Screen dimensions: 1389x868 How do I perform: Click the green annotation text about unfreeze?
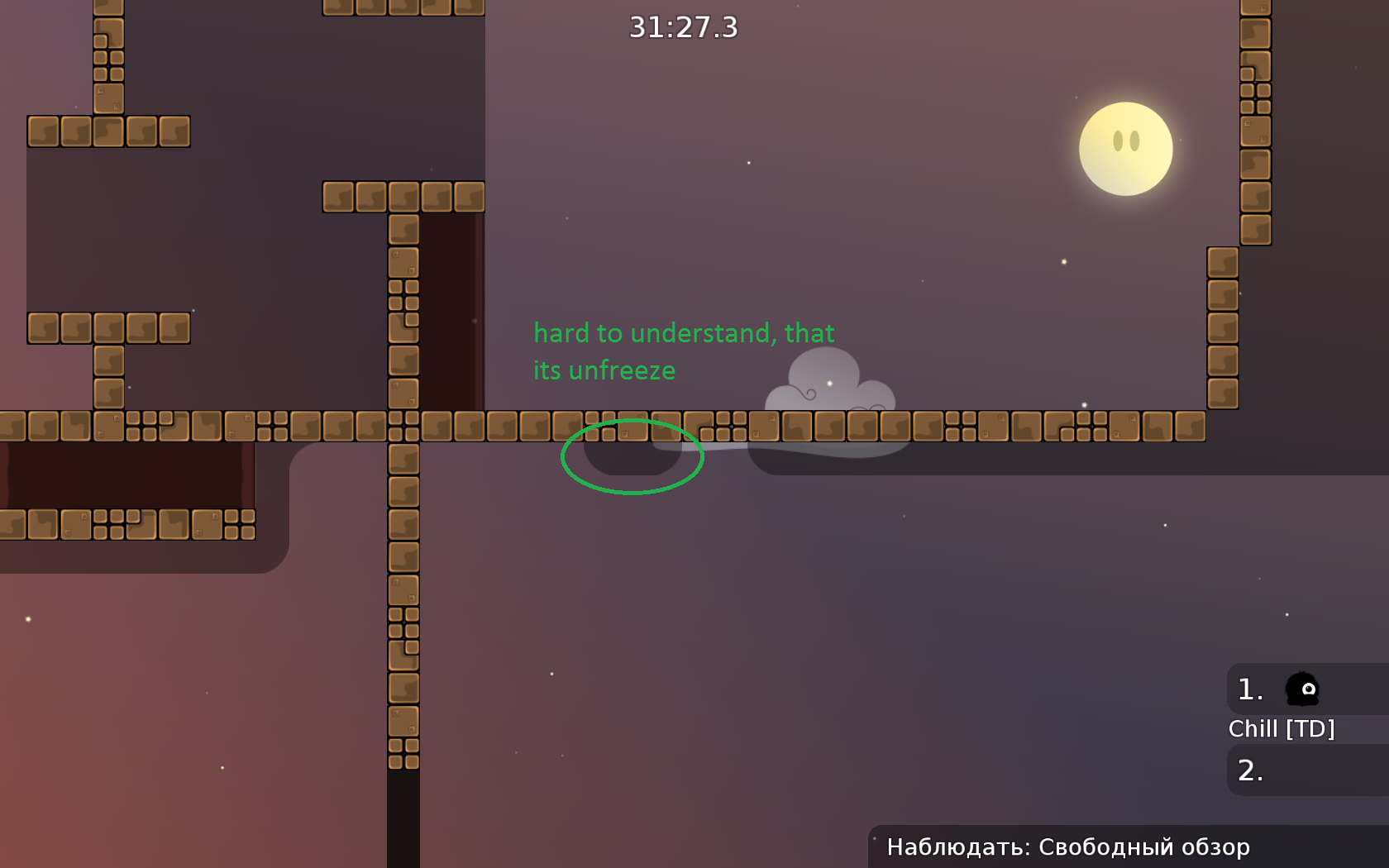click(685, 351)
